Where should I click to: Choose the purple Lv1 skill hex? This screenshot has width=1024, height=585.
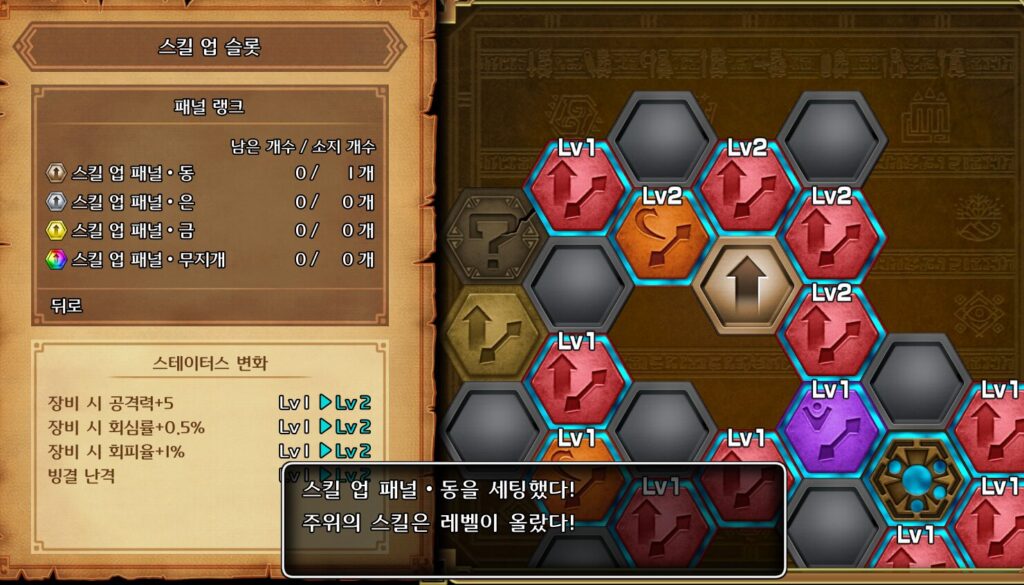(x=831, y=424)
